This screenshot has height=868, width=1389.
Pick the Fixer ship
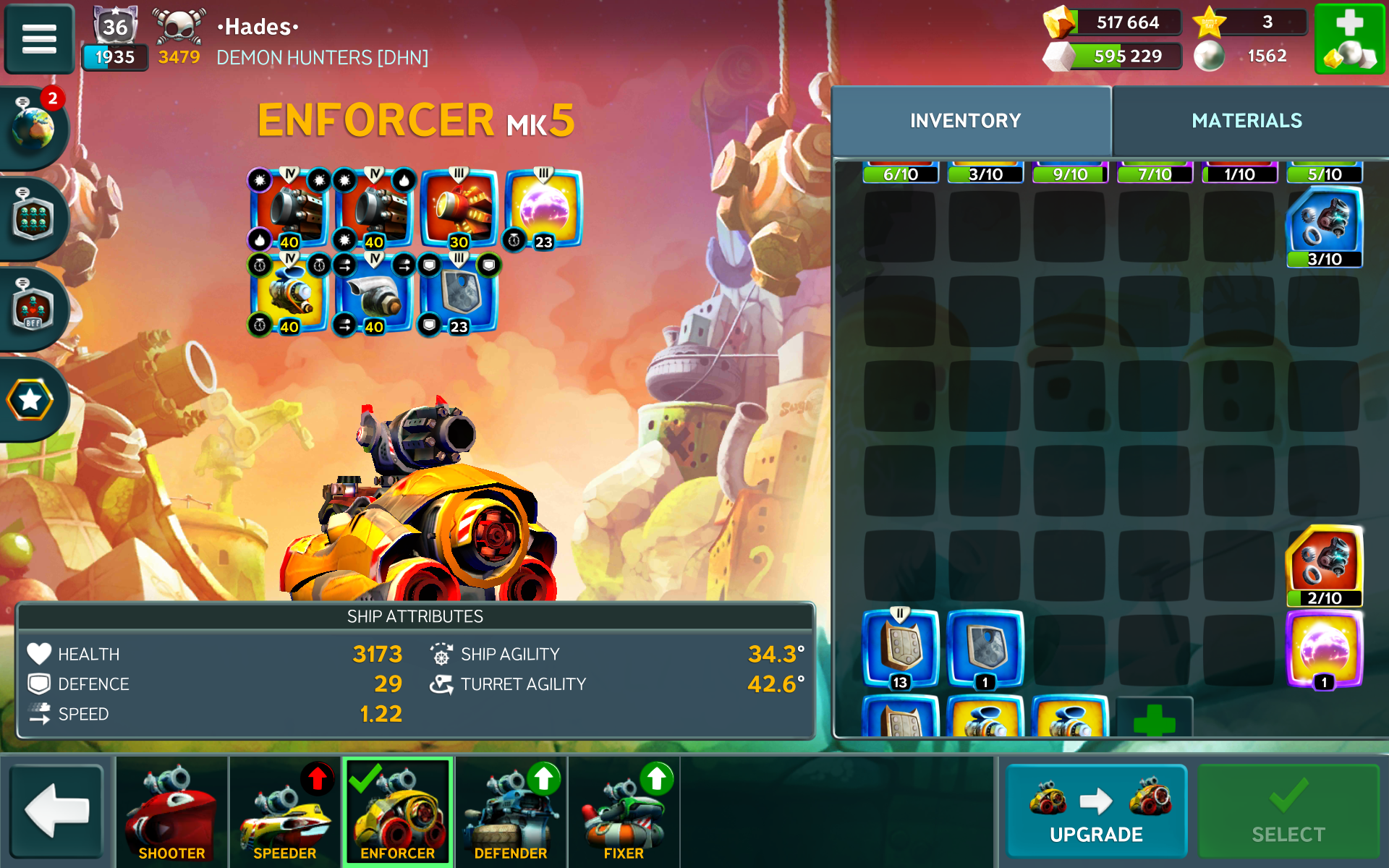624,811
